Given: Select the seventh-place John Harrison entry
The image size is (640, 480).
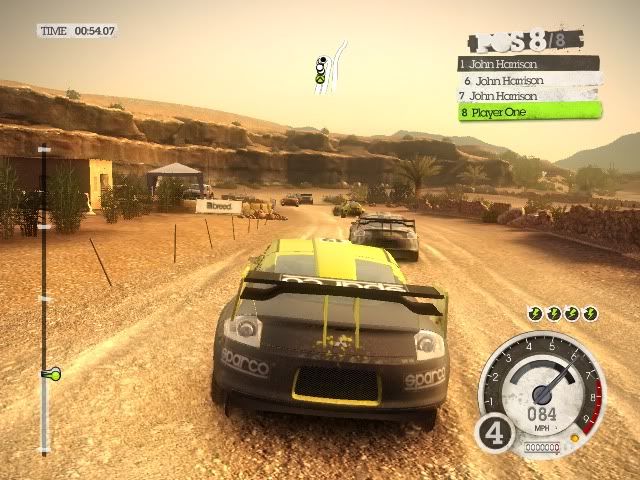Looking at the screenshot, I should pos(528,95).
